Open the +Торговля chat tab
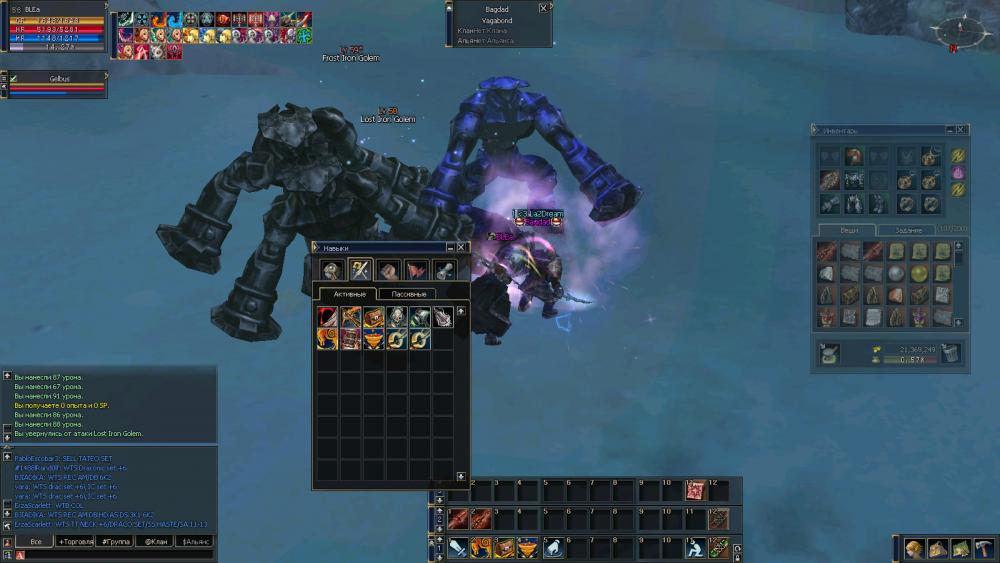 point(75,541)
